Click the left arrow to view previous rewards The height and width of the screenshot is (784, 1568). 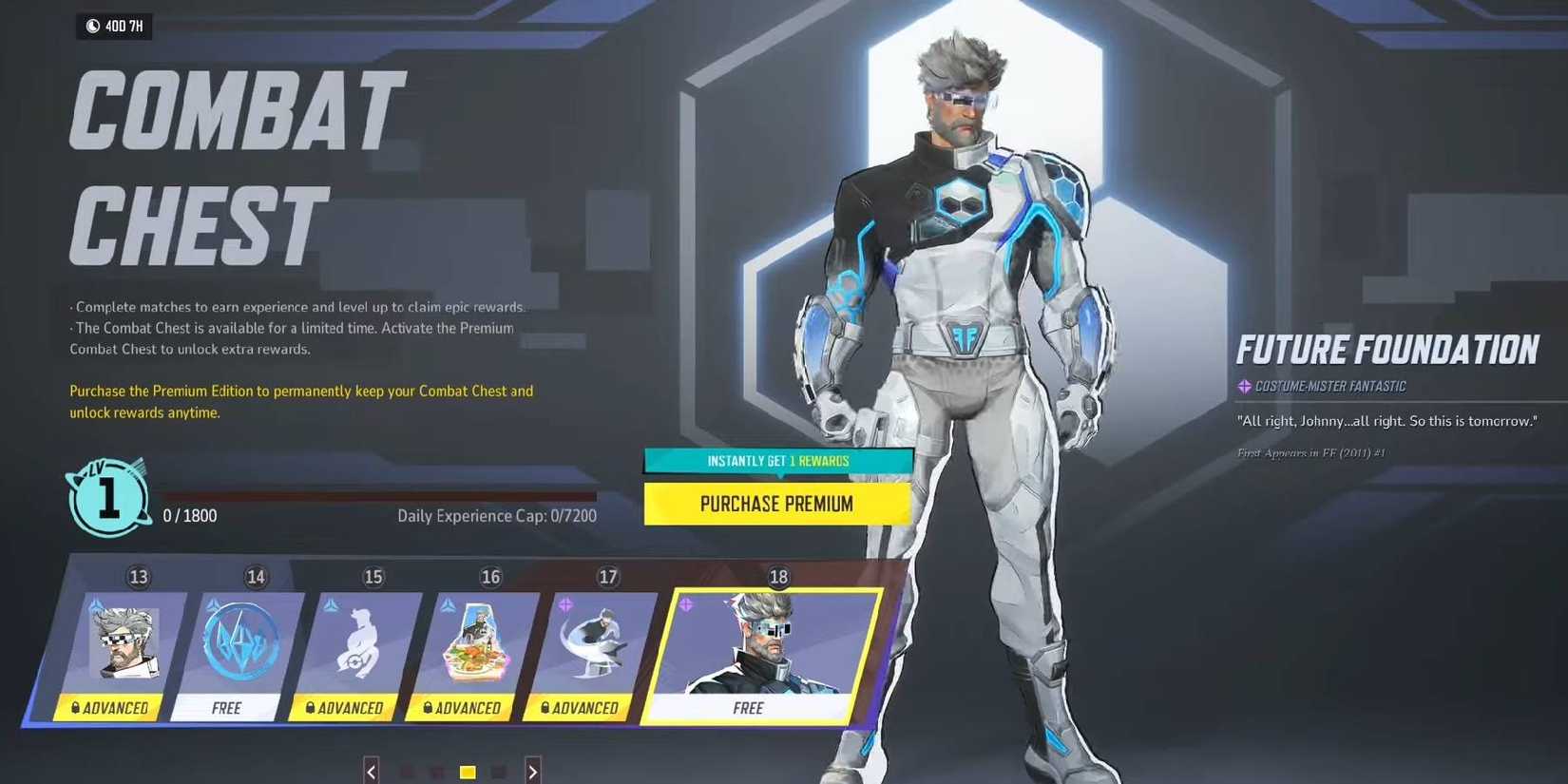click(x=371, y=772)
